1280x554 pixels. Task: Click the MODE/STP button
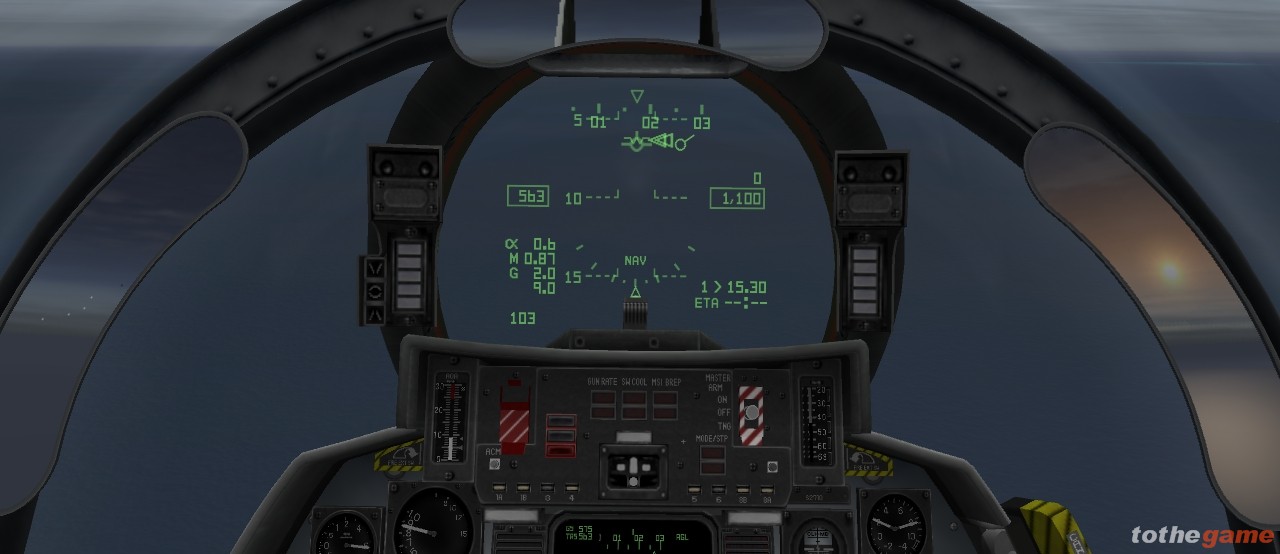click(x=712, y=458)
